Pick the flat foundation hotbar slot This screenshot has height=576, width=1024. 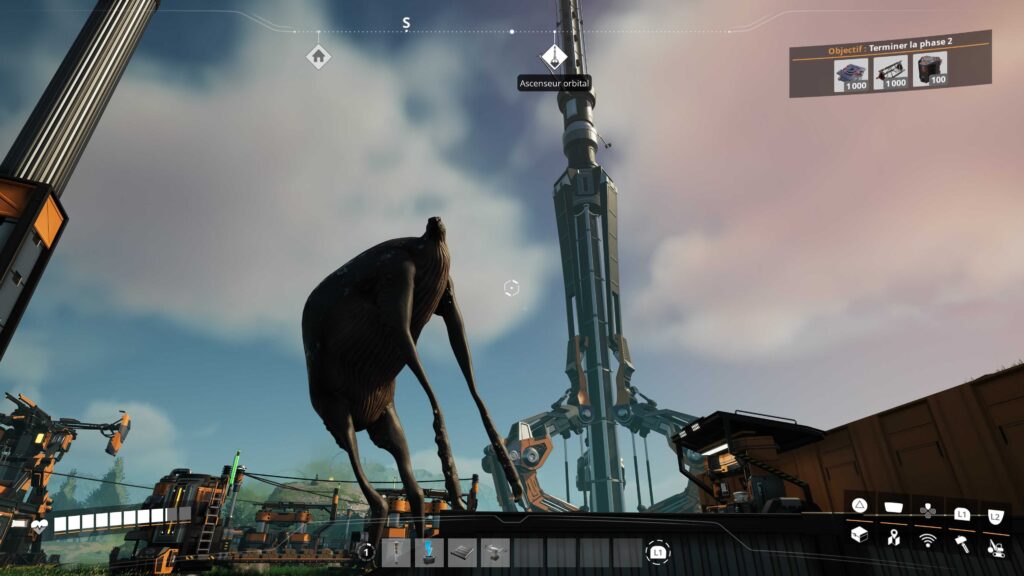[462, 552]
